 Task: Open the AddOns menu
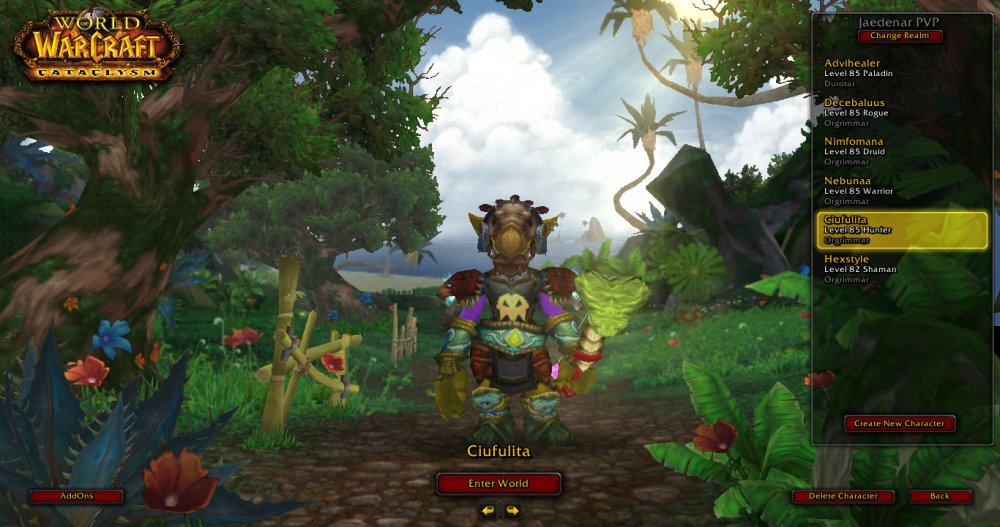point(76,496)
